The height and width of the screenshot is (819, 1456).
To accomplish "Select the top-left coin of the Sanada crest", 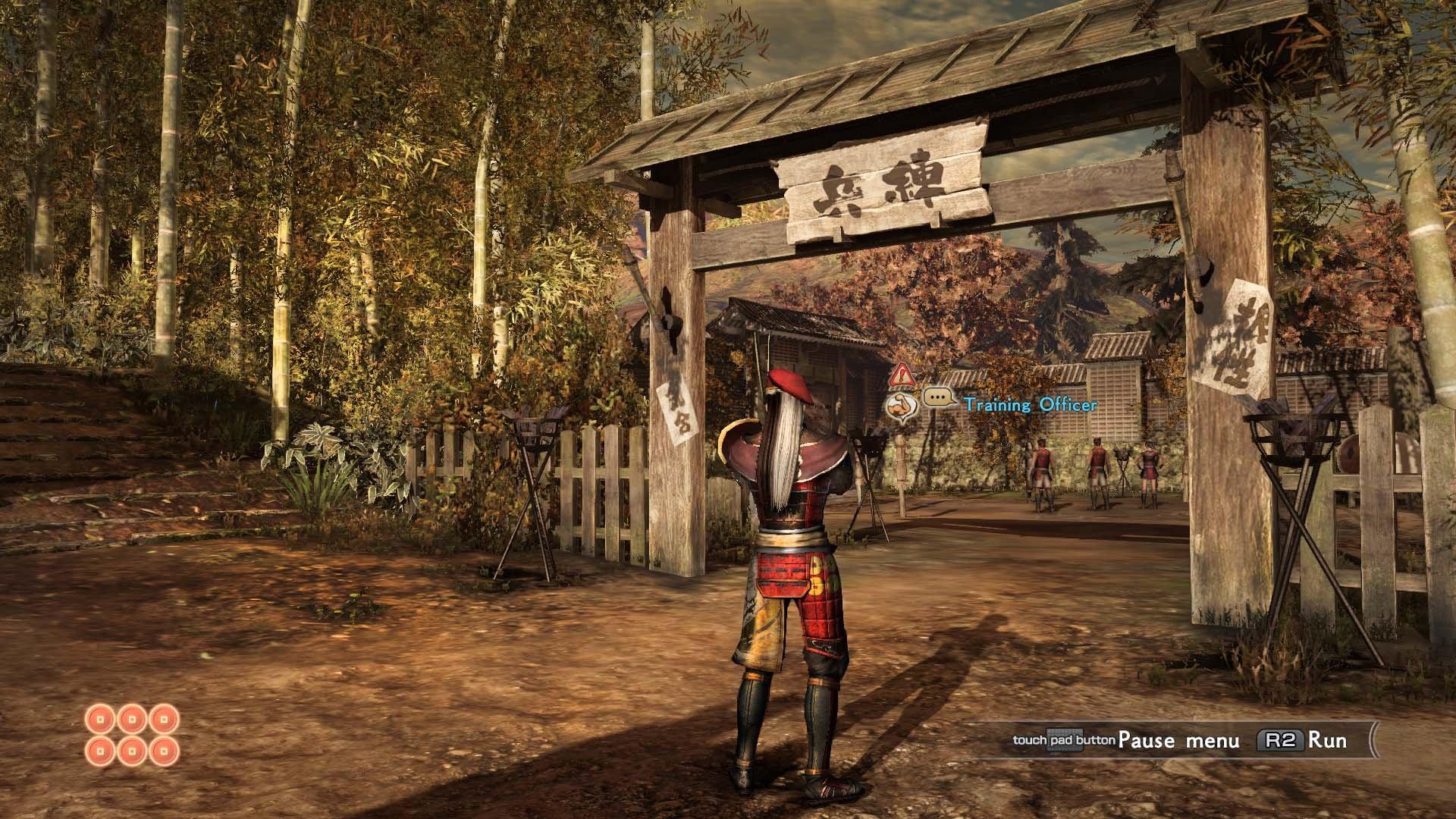I will [x=100, y=719].
